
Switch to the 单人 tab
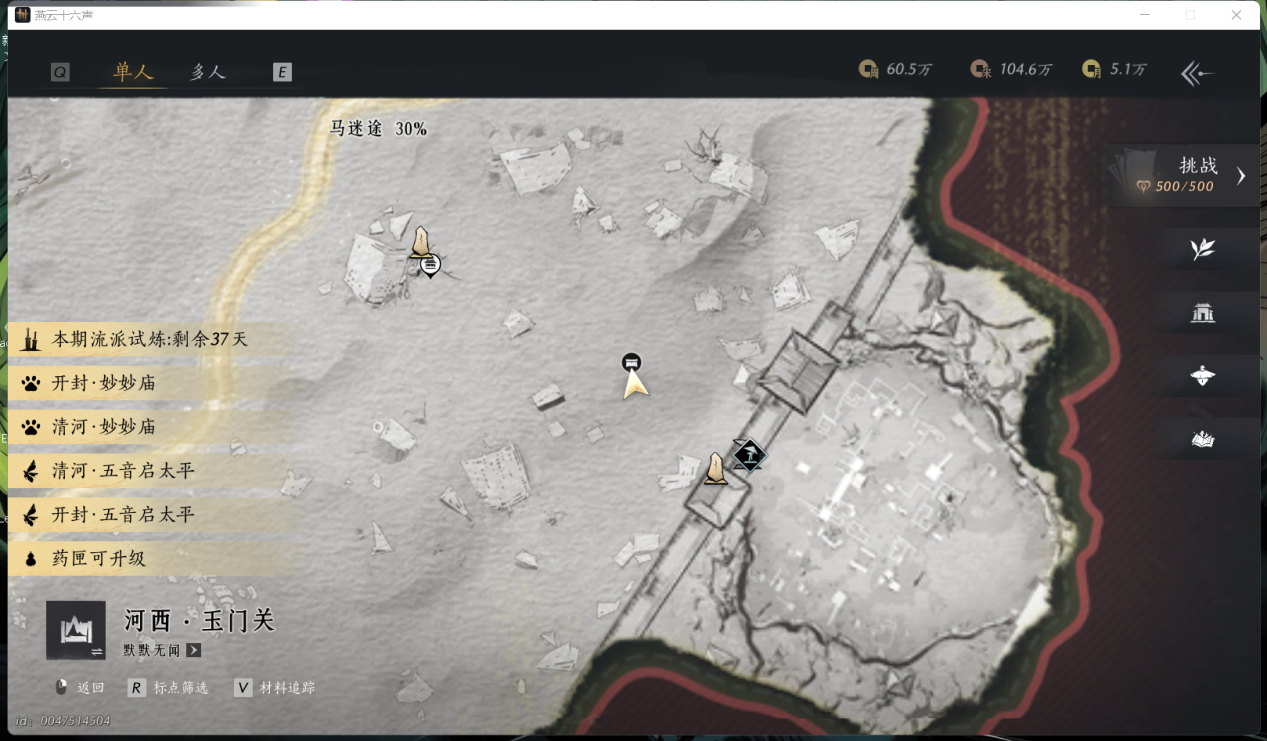pos(133,72)
